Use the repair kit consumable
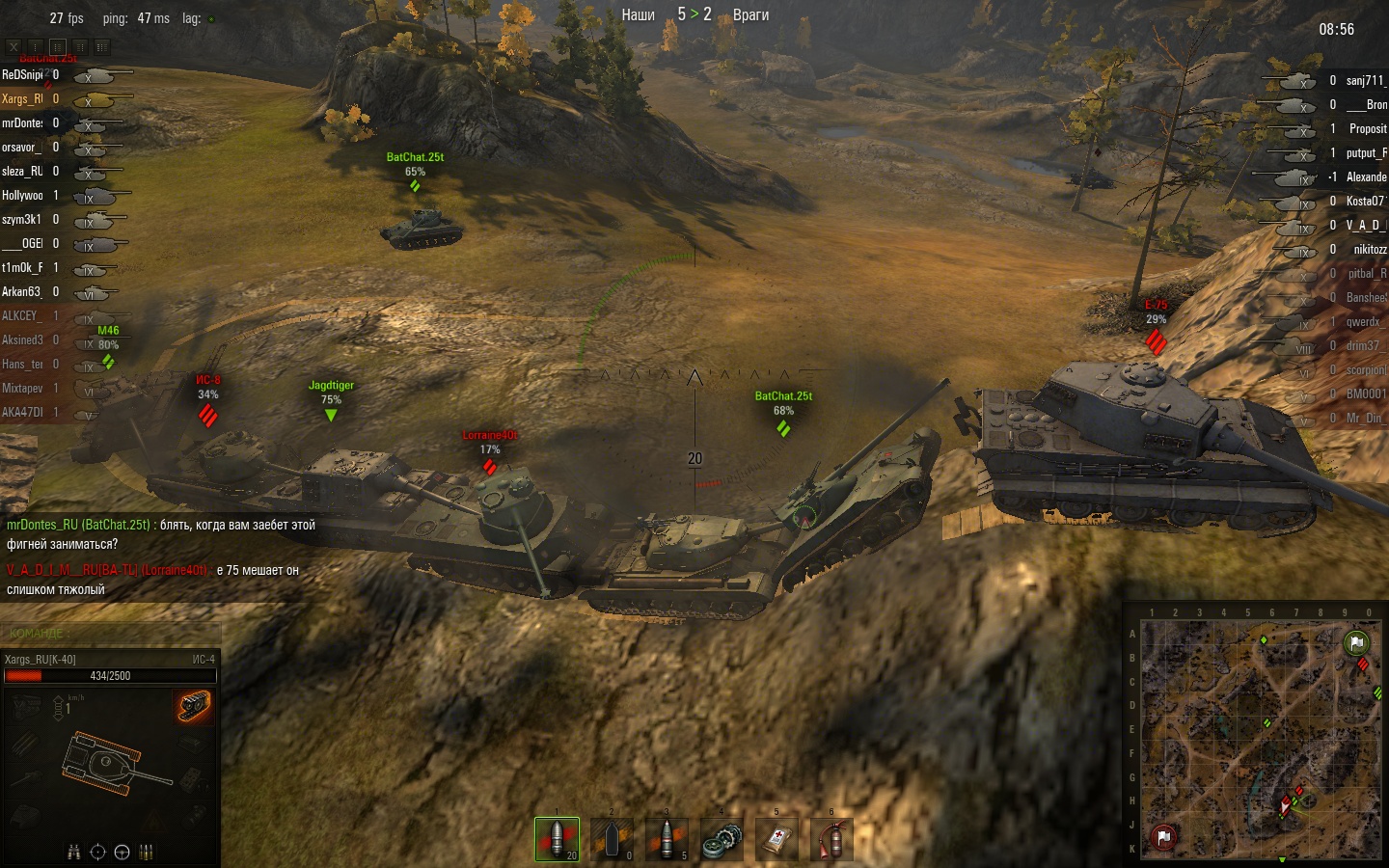 coord(722,839)
